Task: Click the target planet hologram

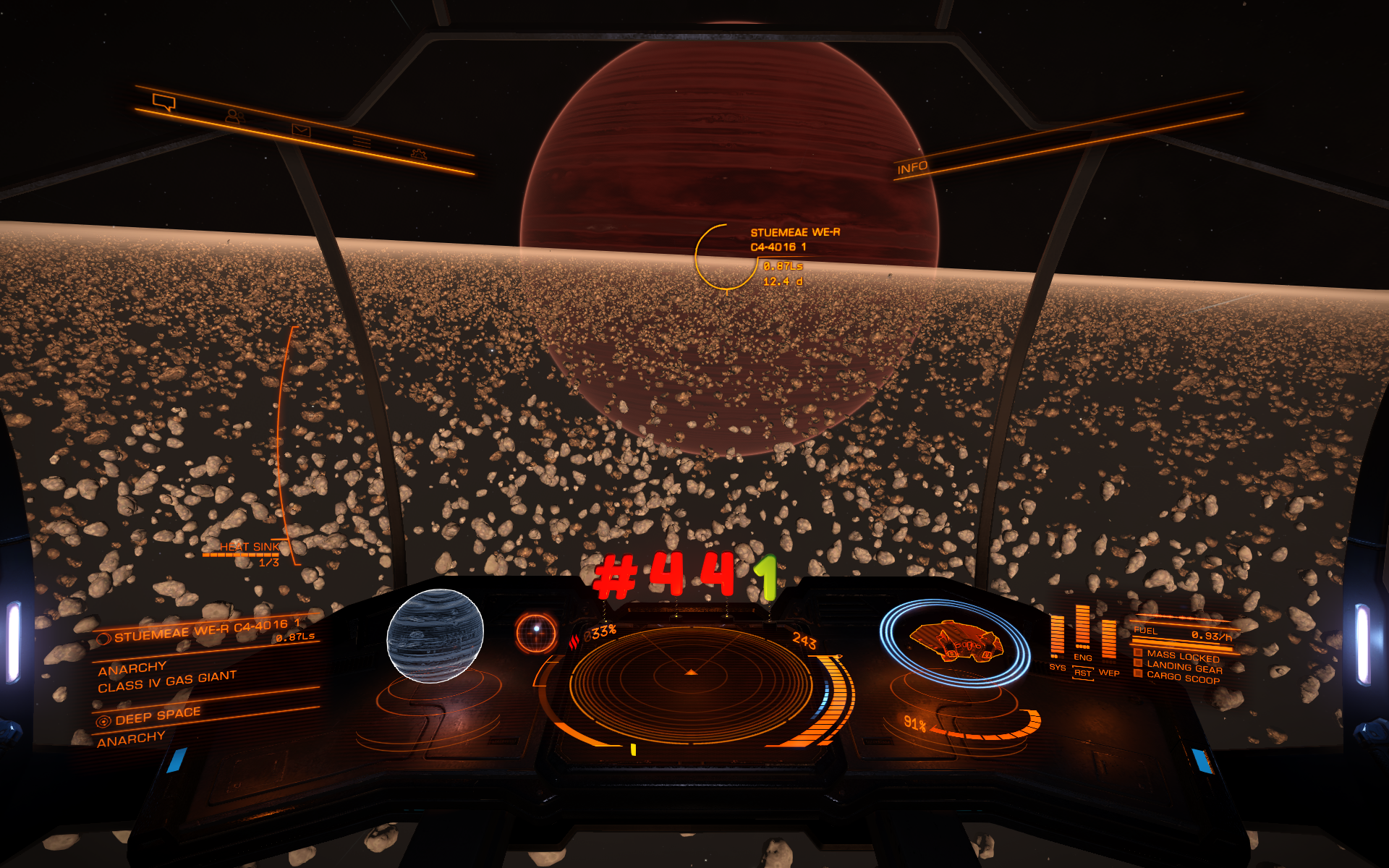Action: [435, 636]
